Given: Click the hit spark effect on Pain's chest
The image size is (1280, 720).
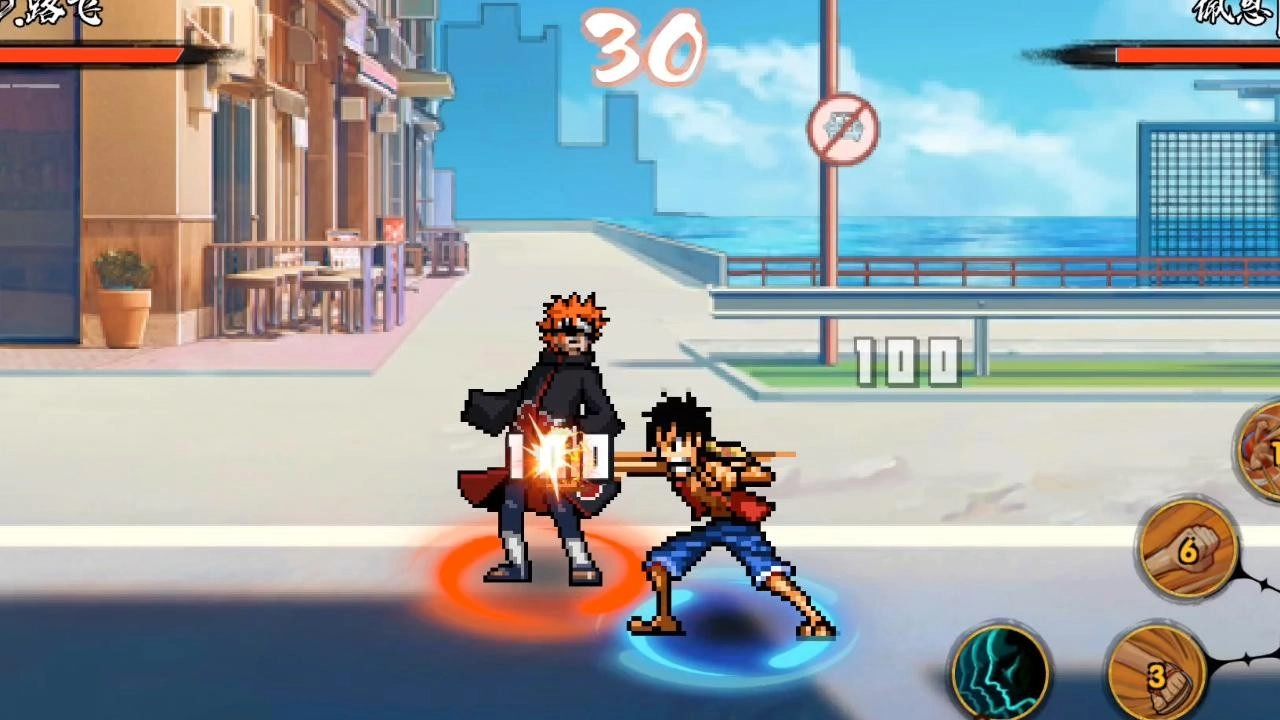Looking at the screenshot, I should 555,455.
